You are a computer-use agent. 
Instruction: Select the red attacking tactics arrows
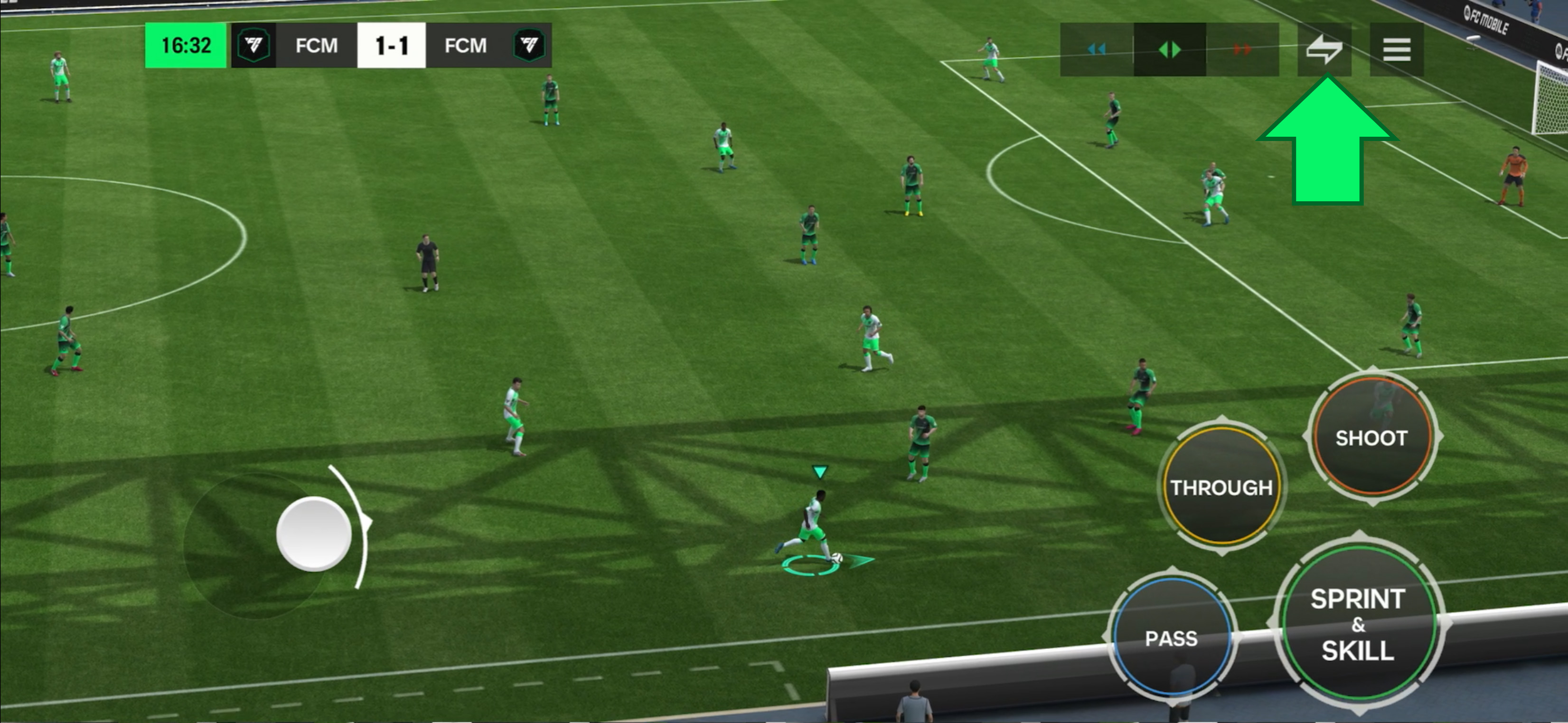tap(1242, 49)
